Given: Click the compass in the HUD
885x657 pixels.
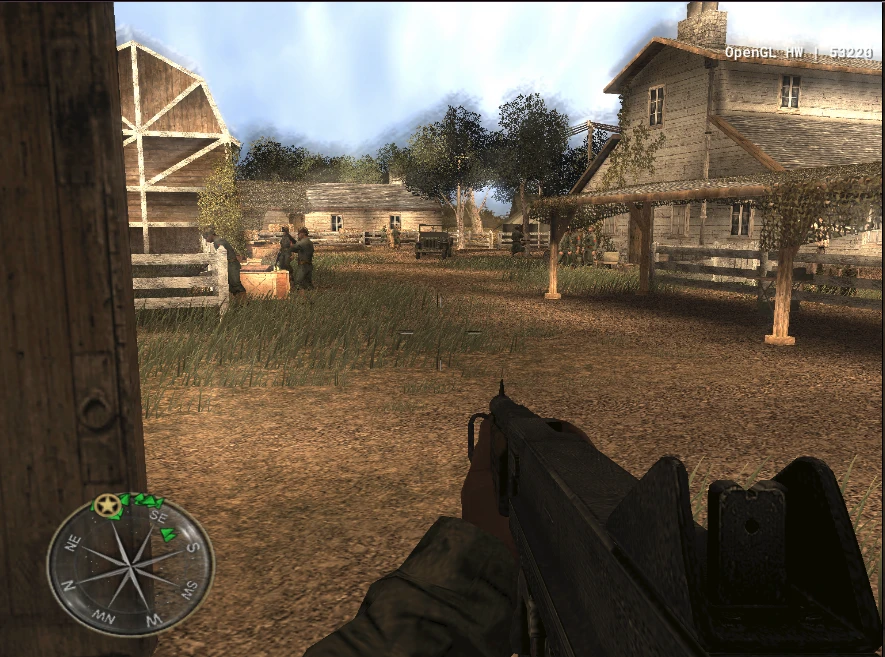Looking at the screenshot, I should pyautogui.click(x=130, y=567).
